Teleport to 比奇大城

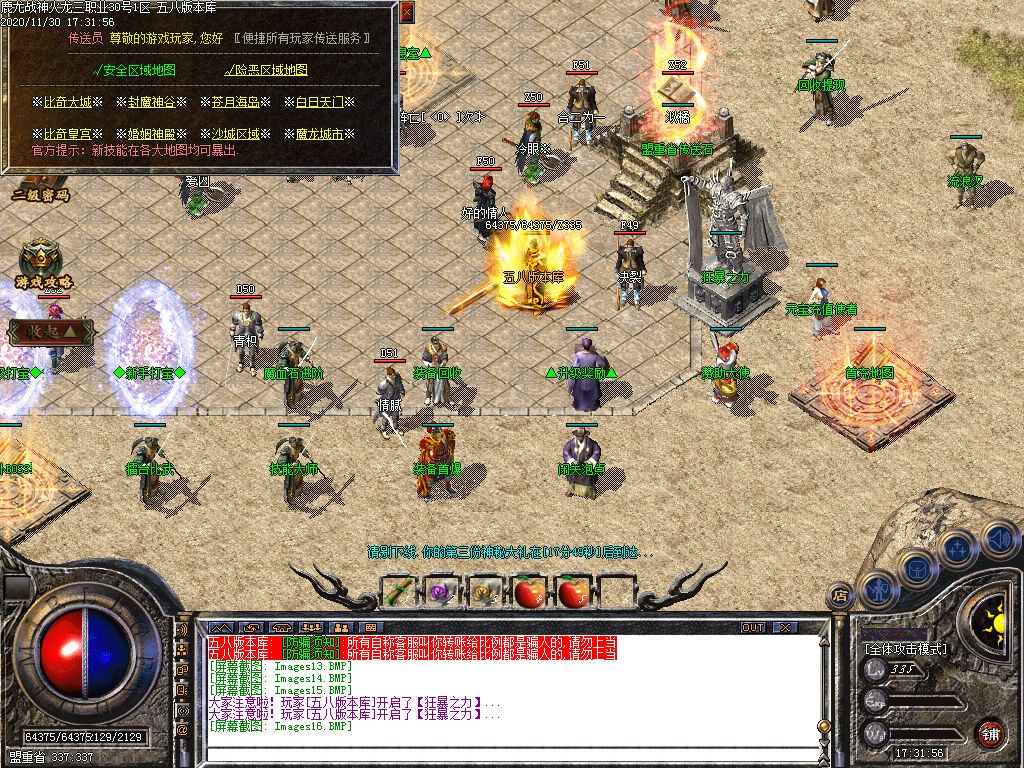pyautogui.click(x=68, y=102)
